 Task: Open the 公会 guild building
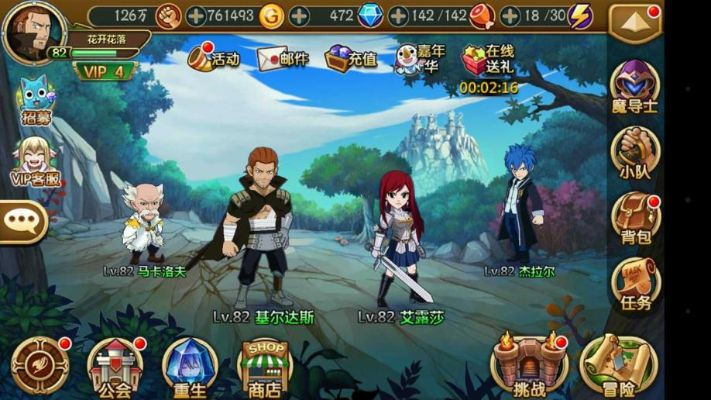pos(114,365)
